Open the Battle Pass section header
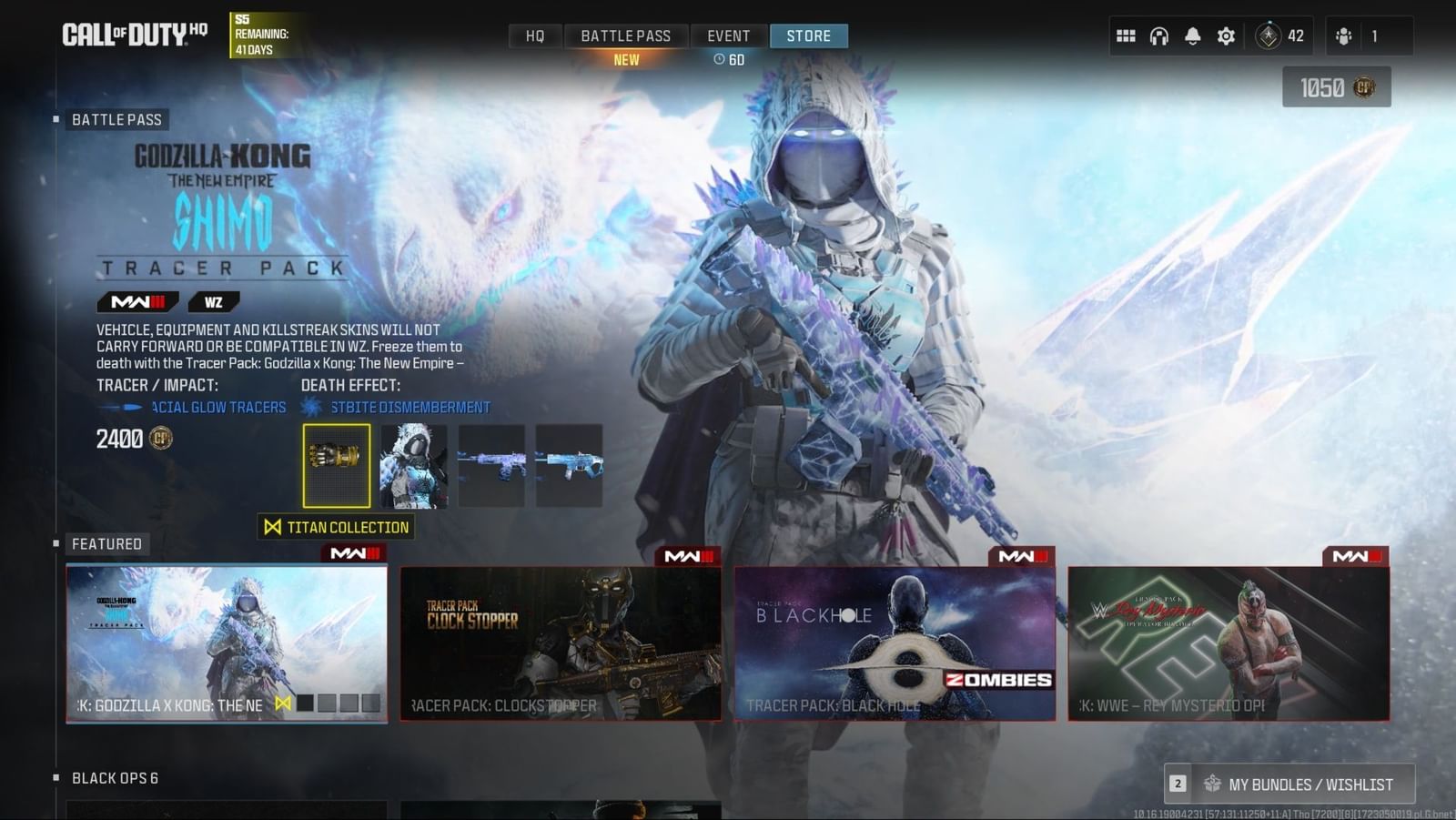The image size is (1456, 820). 117,119
